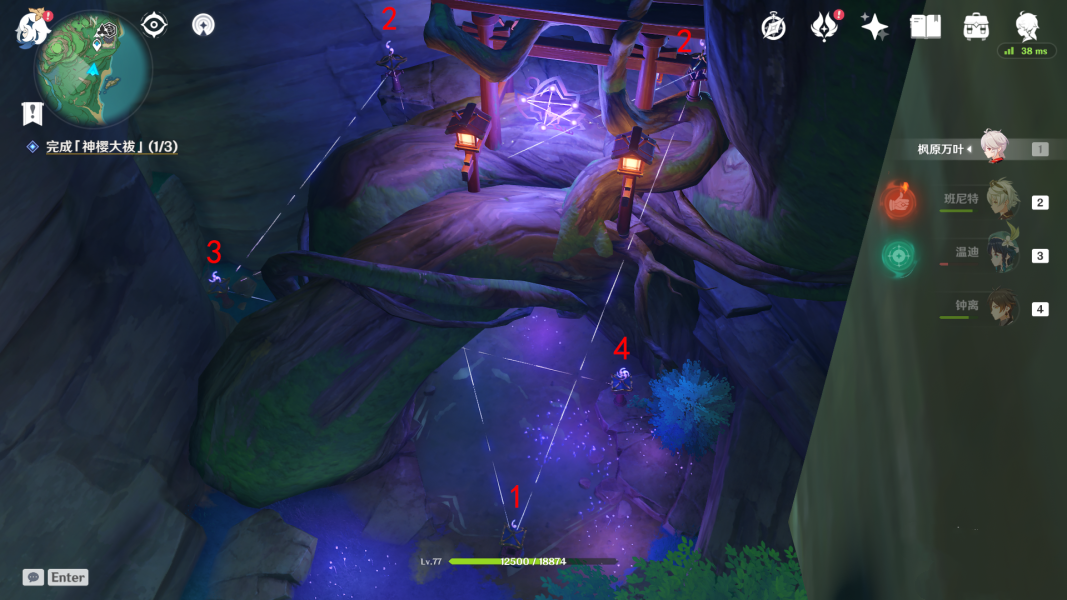The width and height of the screenshot is (1067, 600).
Task: Click the arch-shaped icon beside the eye icon
Action: click(x=203, y=25)
